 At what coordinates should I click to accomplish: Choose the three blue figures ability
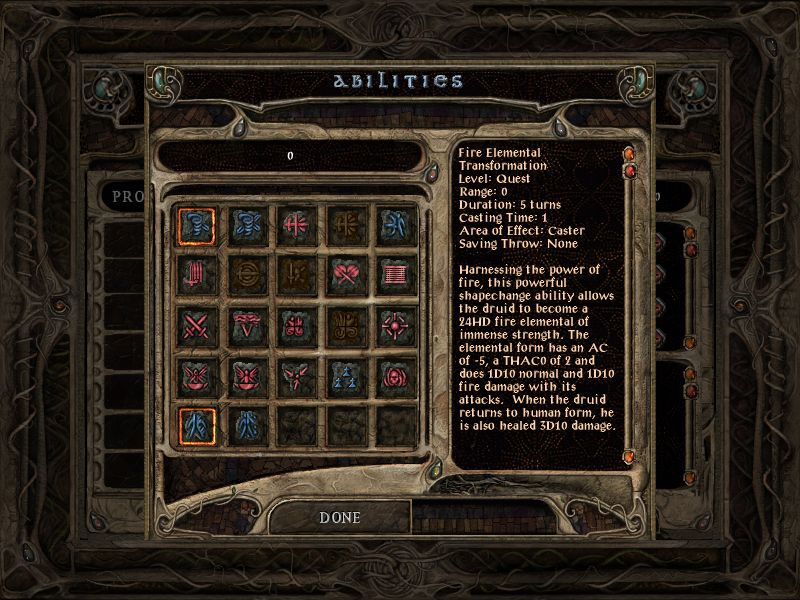[x=342, y=376]
